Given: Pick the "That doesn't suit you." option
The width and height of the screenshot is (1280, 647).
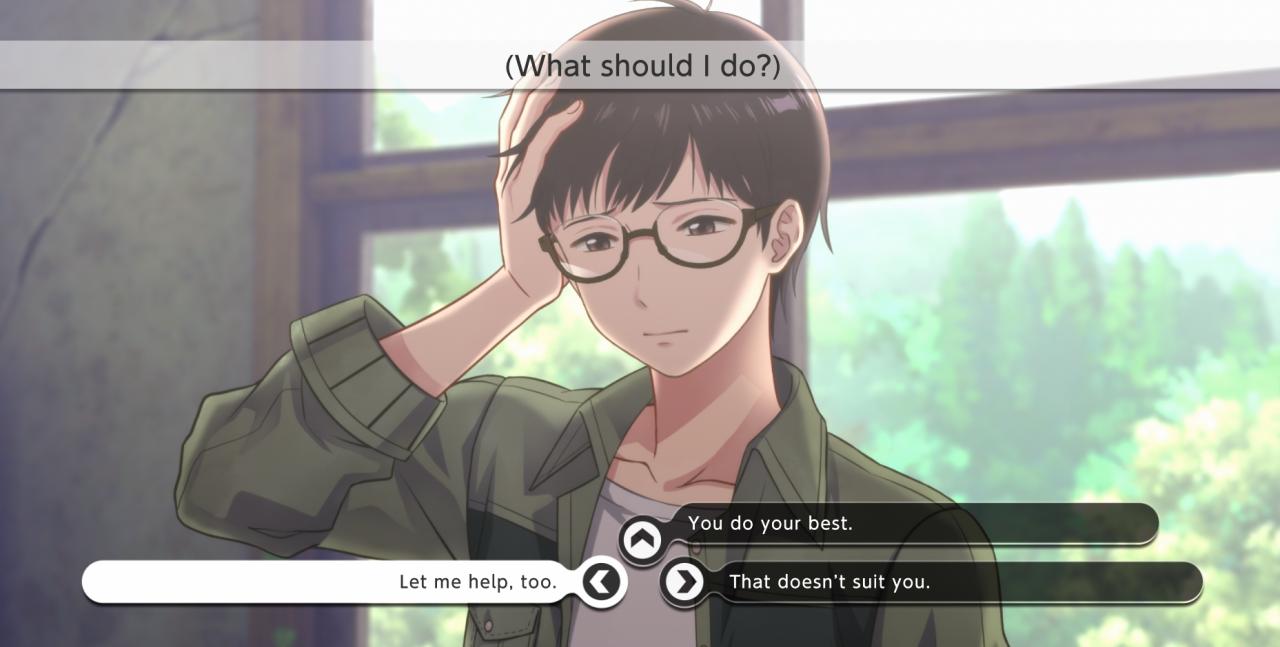Looking at the screenshot, I should pos(829,582).
